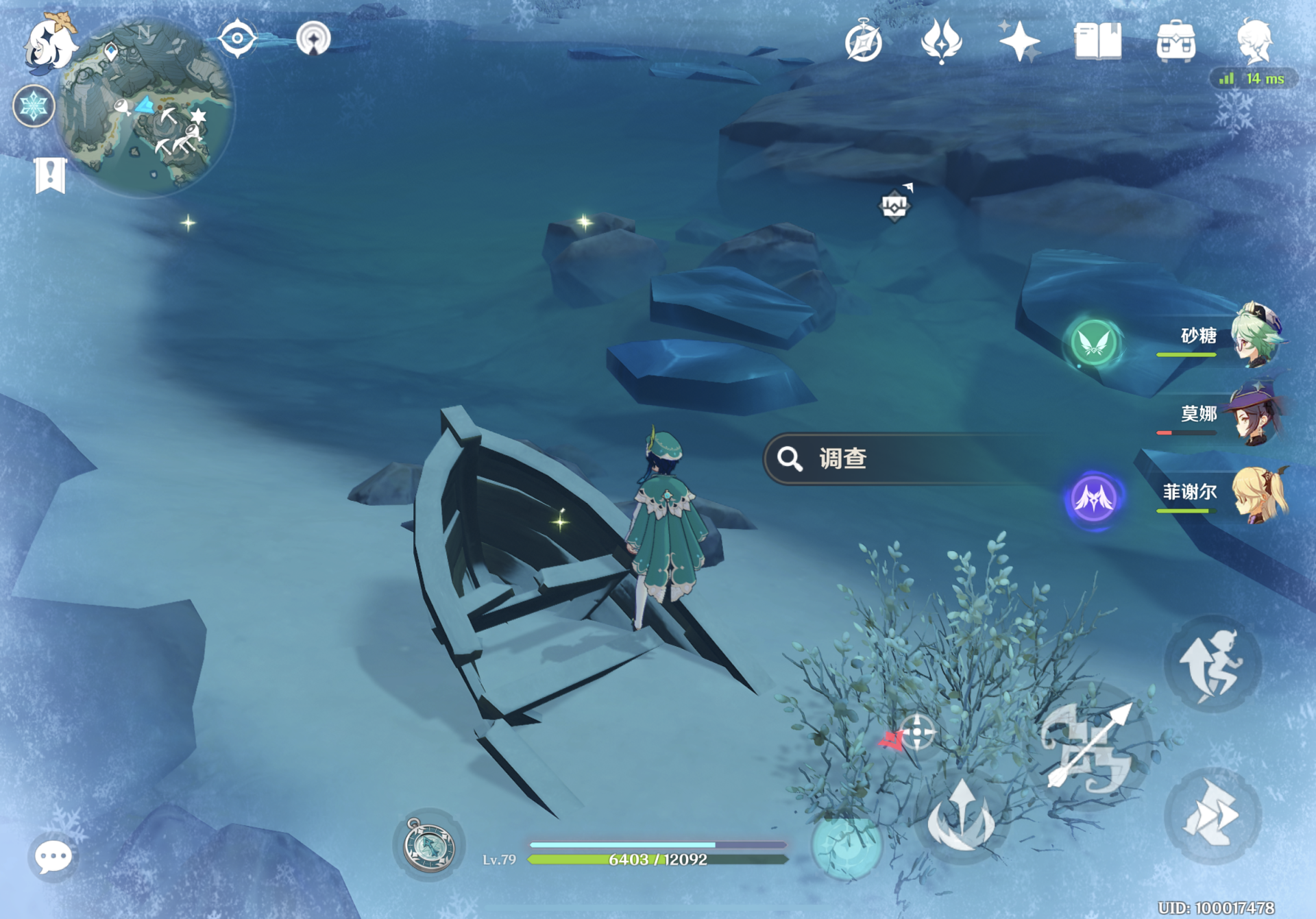Open the chat speech bubble
Screen dimensions: 1316x919
53,857
